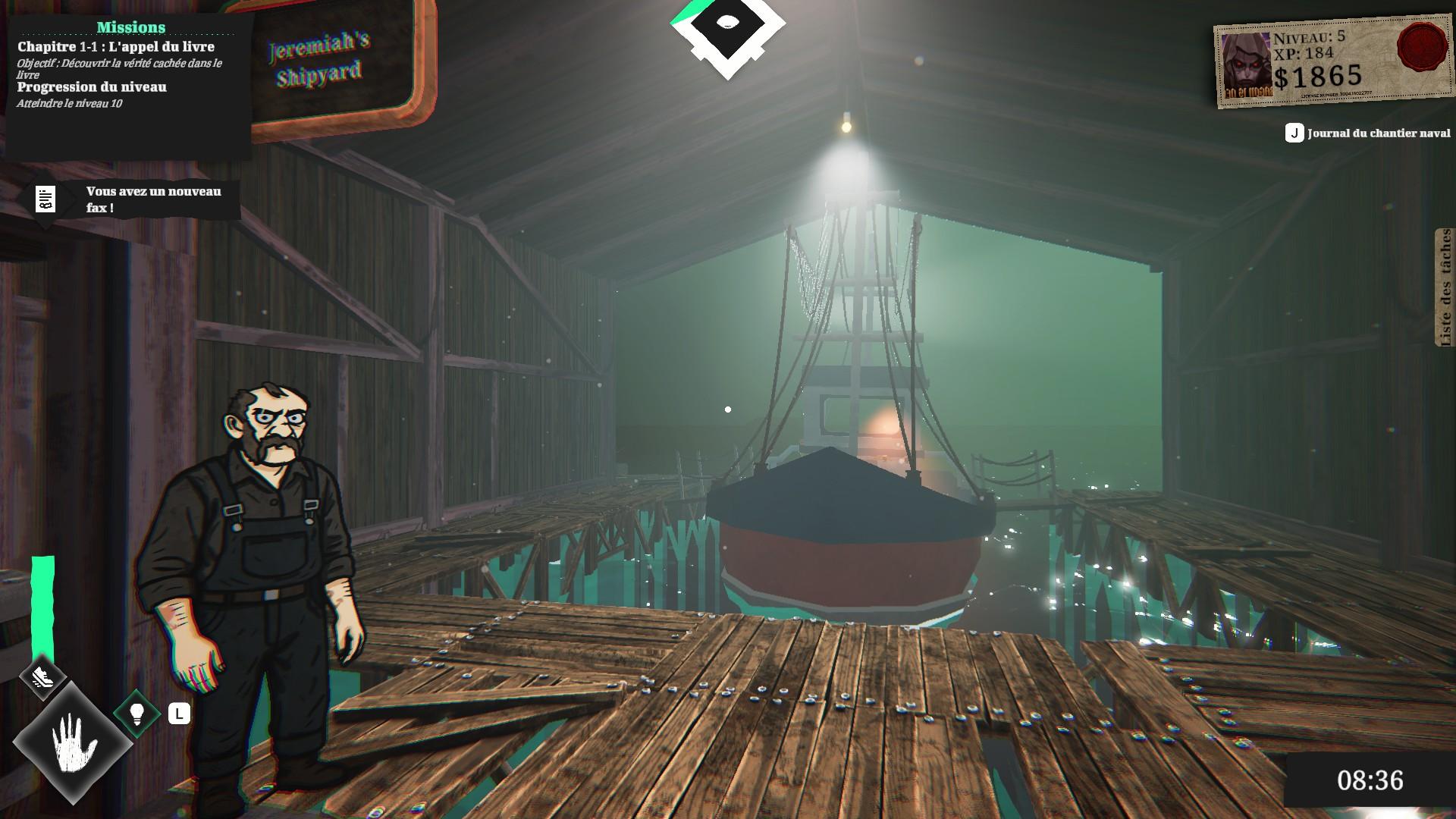Open the Journal du chantier naval
The image size is (1456, 819).
click(1369, 133)
